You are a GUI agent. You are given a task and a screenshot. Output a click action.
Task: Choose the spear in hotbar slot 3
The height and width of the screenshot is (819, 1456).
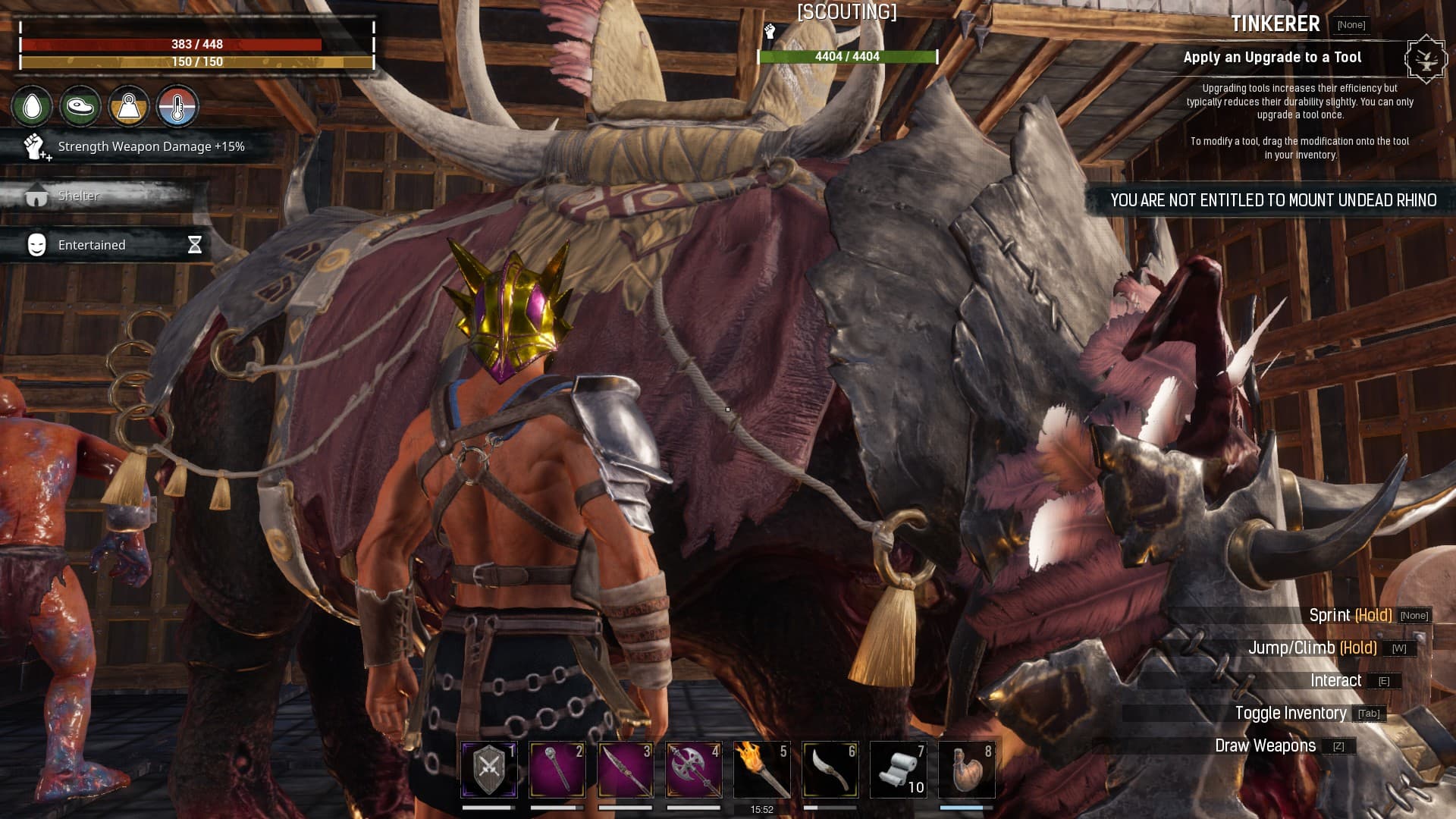point(626,769)
